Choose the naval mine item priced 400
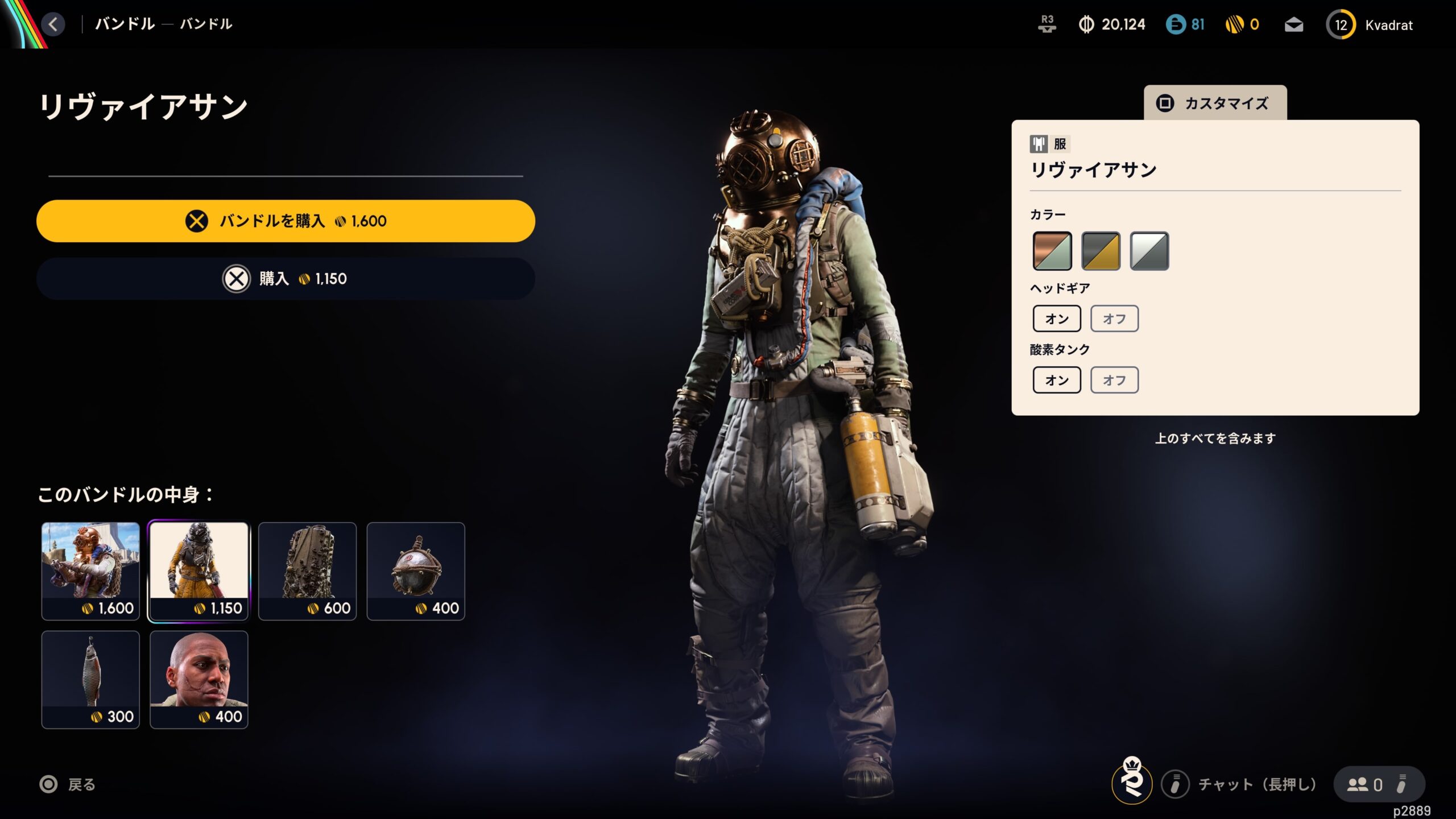Screen dimensions: 1456x819 416,571
